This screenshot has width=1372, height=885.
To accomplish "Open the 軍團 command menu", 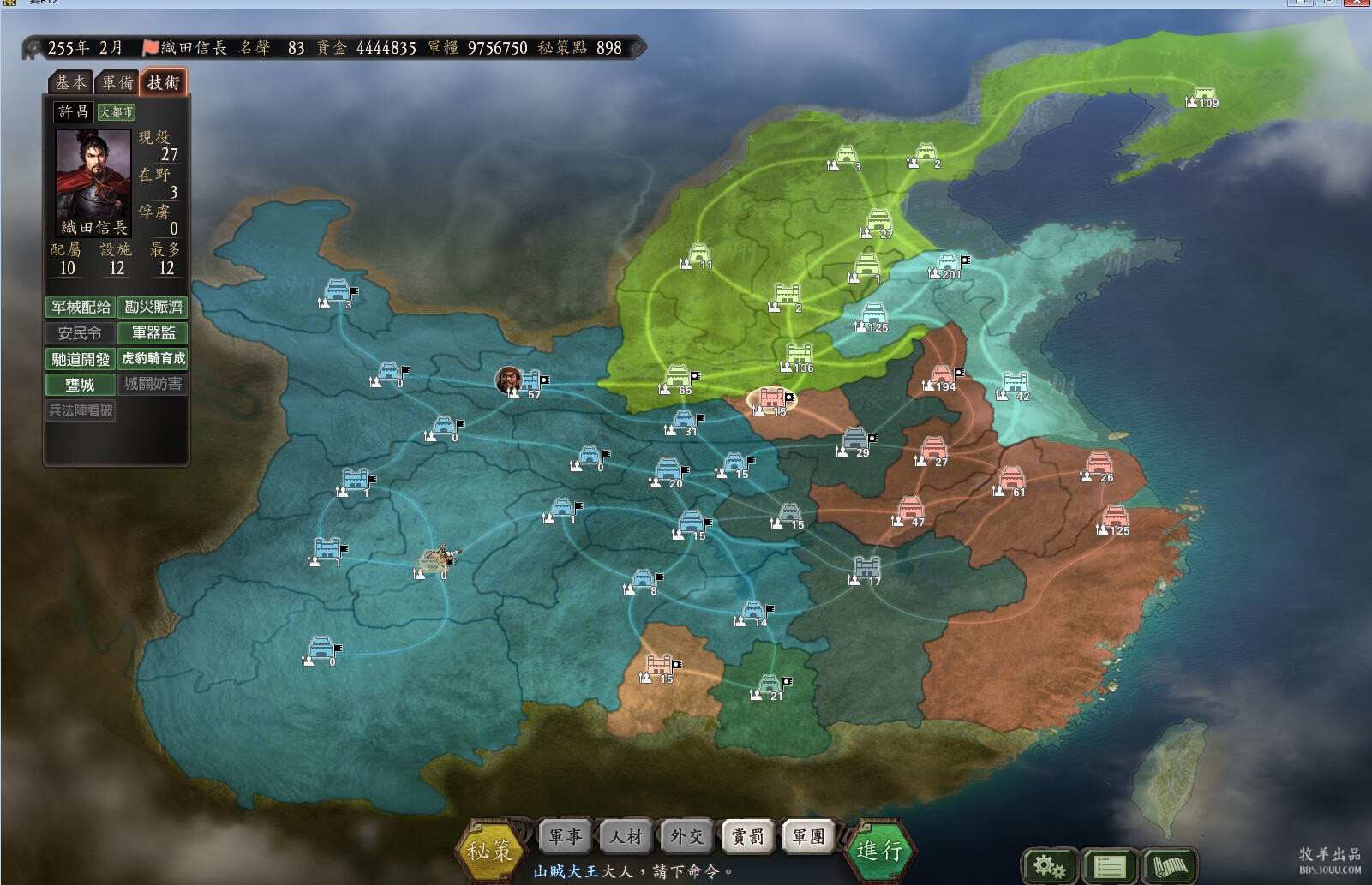I will point(808,836).
